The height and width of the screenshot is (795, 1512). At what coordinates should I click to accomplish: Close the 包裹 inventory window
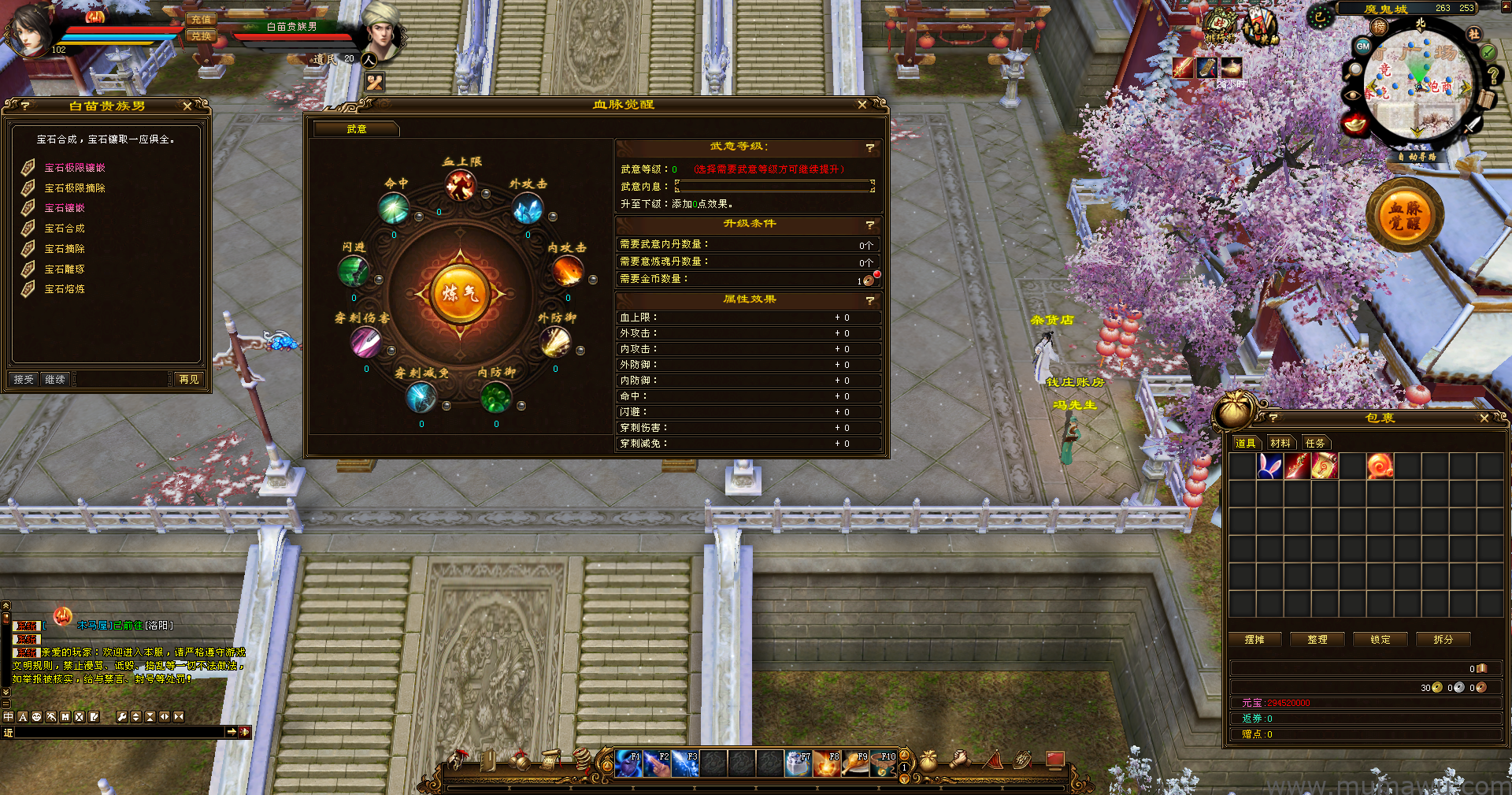(1484, 418)
